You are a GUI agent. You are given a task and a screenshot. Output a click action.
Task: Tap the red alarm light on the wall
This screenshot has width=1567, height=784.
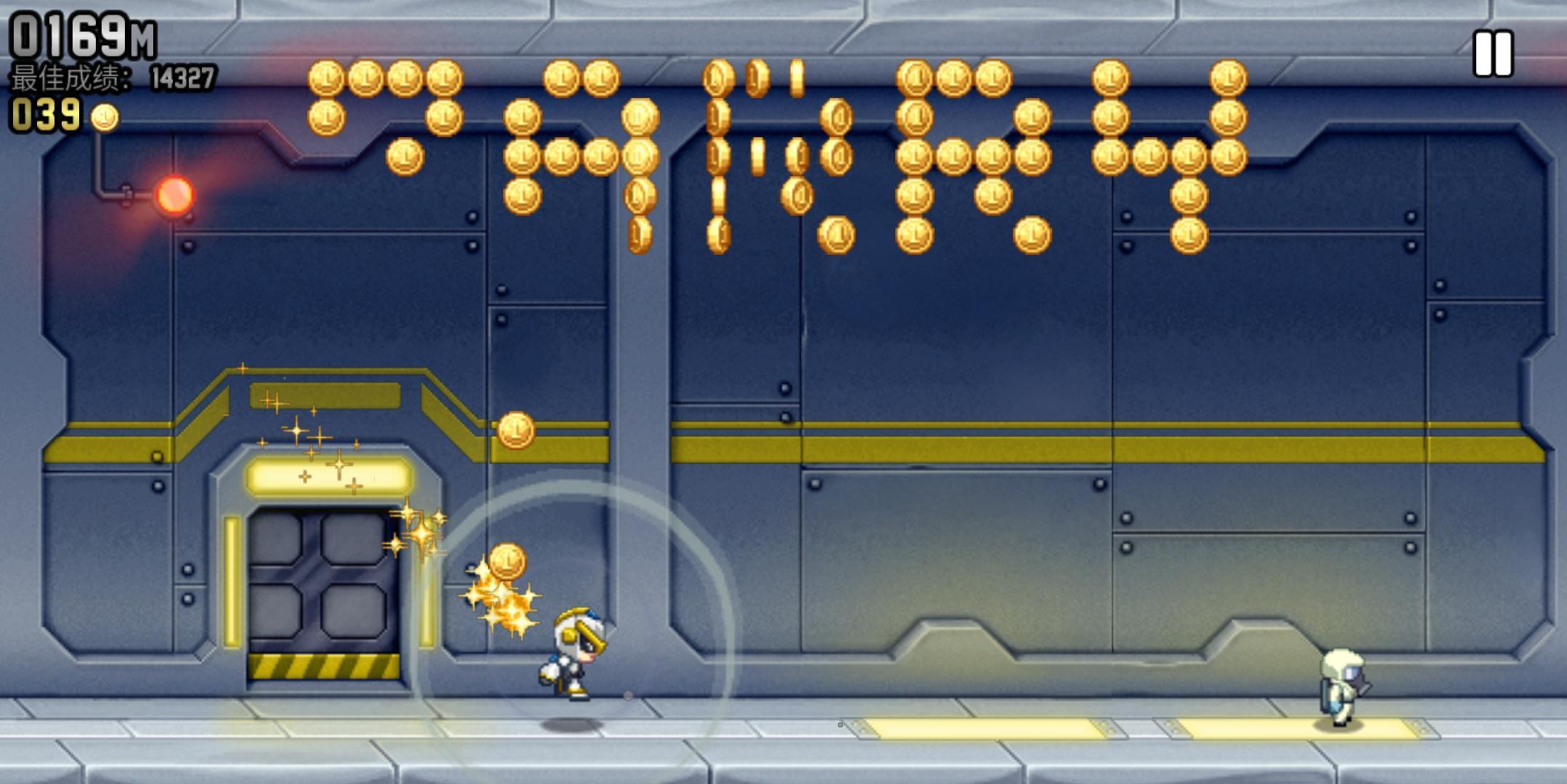point(174,194)
